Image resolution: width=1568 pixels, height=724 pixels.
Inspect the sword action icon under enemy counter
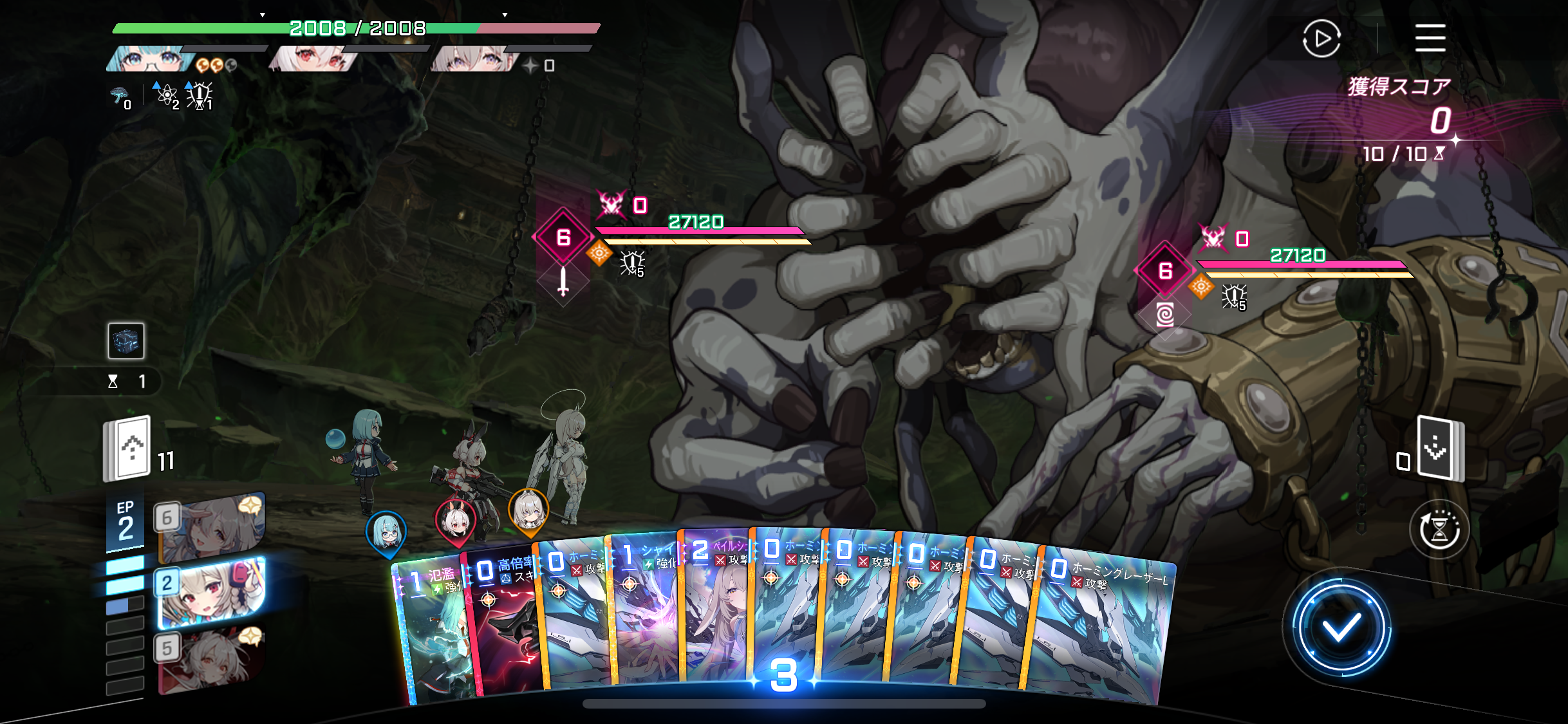(563, 282)
